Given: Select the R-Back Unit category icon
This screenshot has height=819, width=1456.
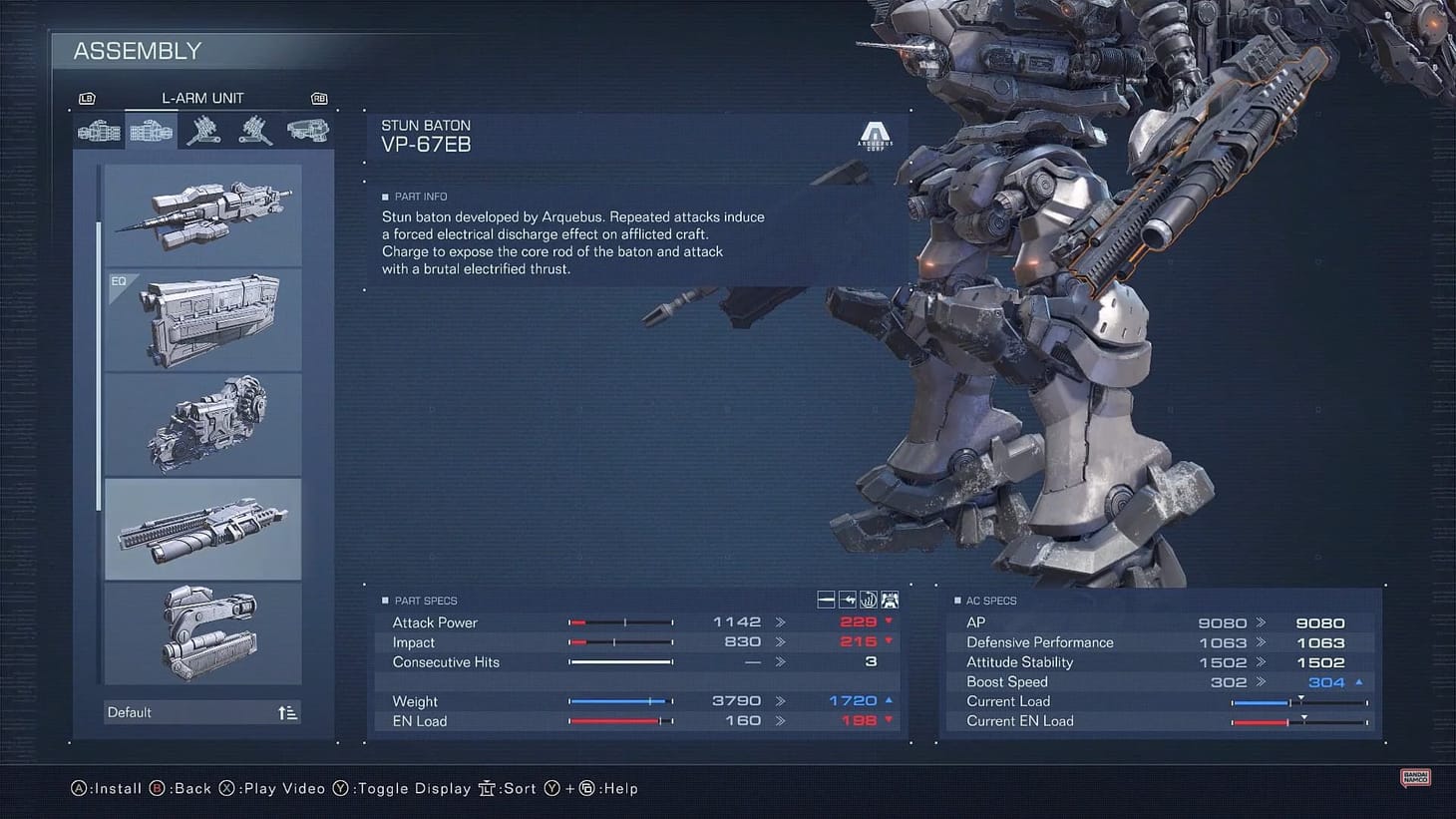Looking at the screenshot, I should point(203,131).
